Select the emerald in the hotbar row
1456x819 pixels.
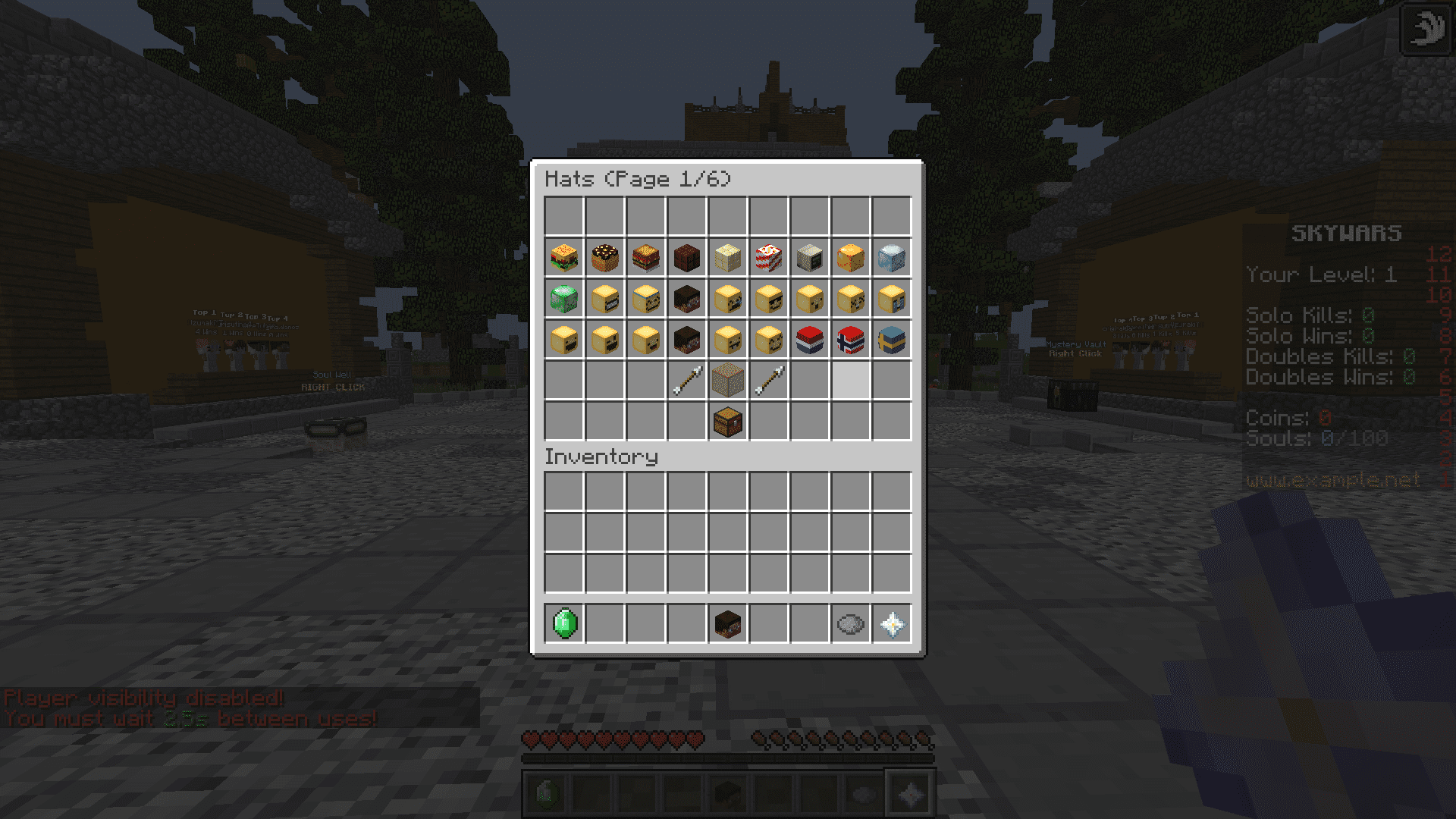564,624
